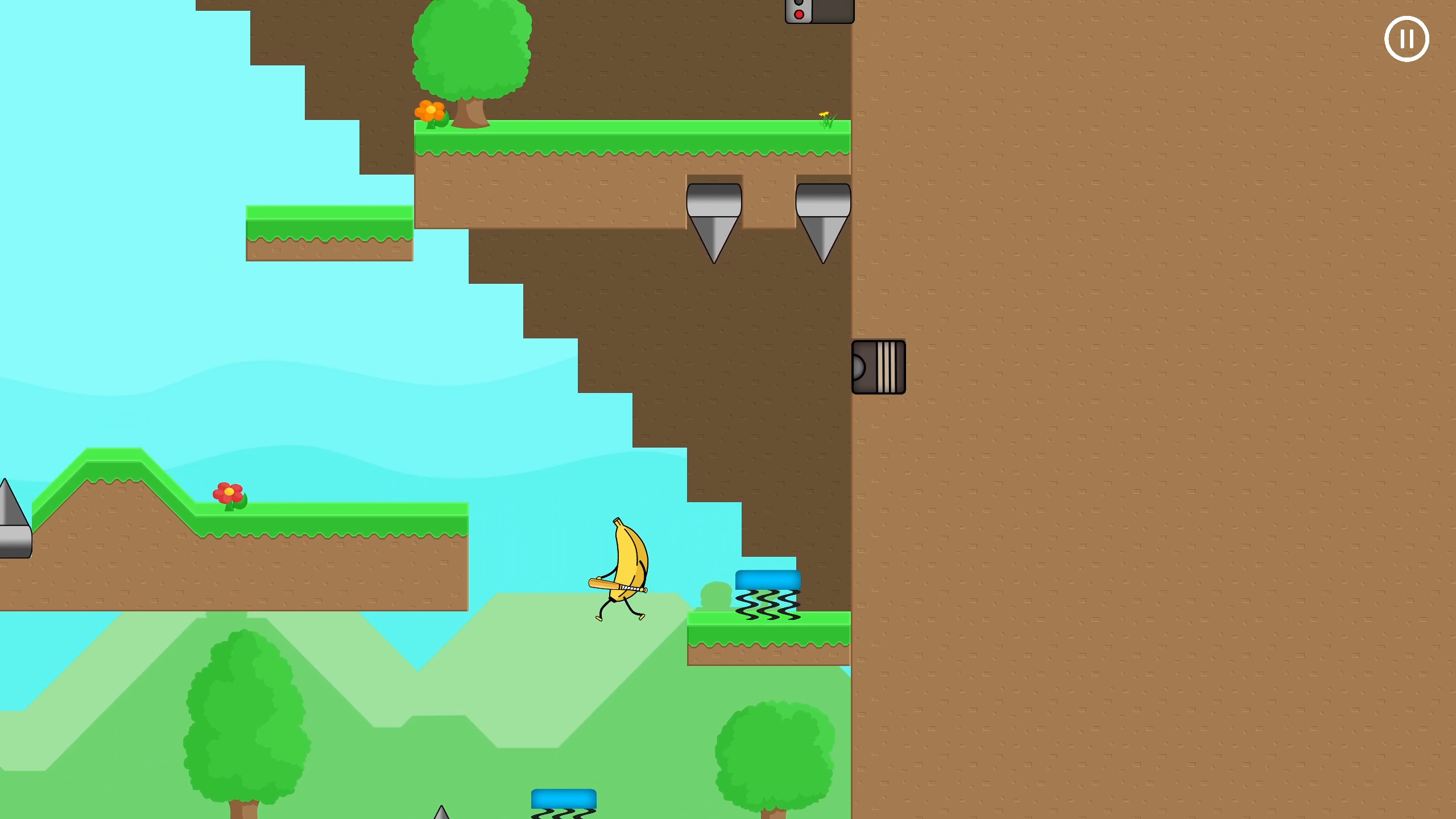Click the blue spring beside the banana
The height and width of the screenshot is (819, 1456).
[768, 580]
